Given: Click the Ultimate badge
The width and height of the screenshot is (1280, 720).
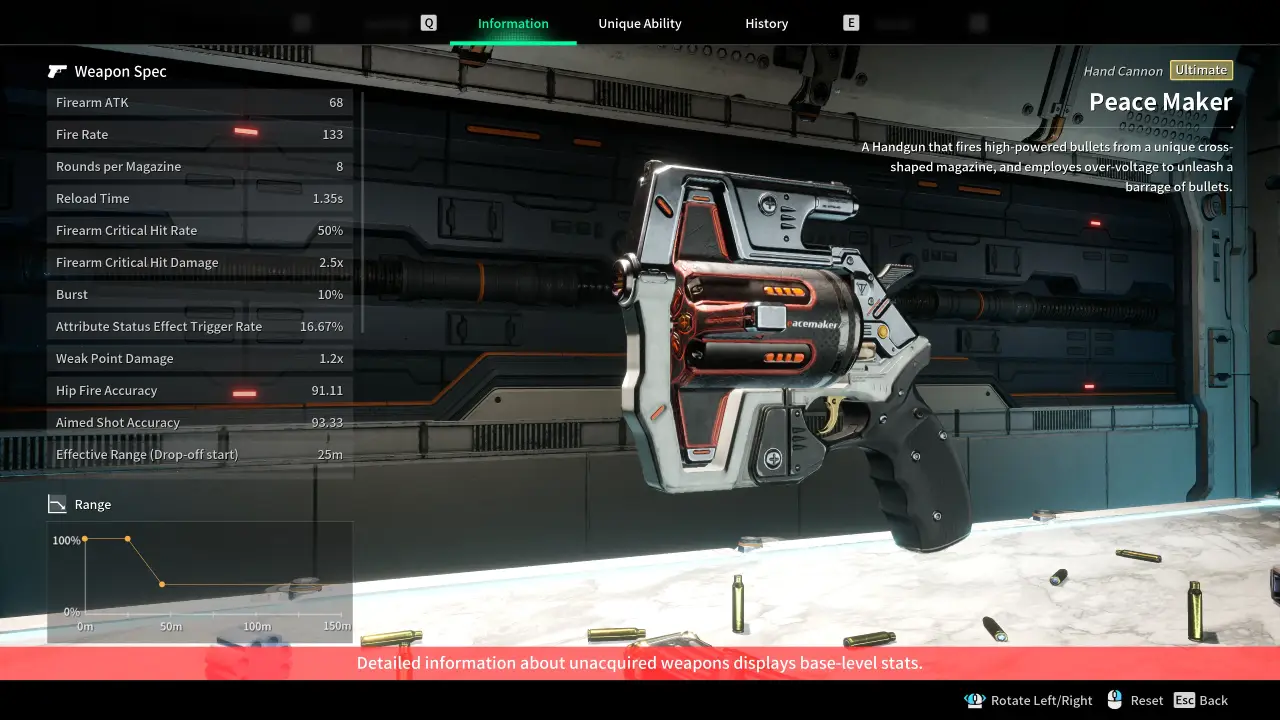Looking at the screenshot, I should tap(1201, 70).
